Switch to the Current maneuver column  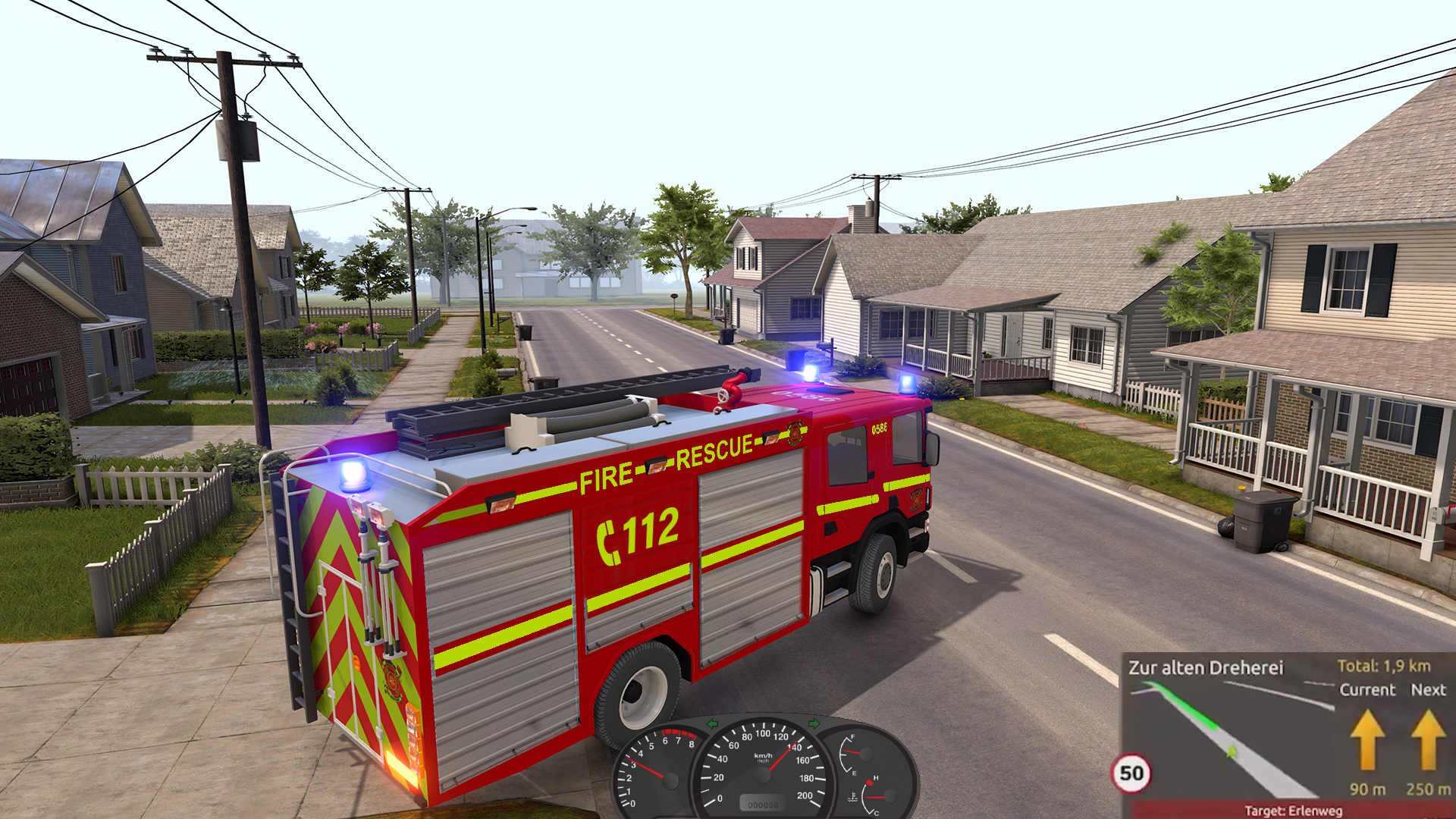click(x=1367, y=690)
